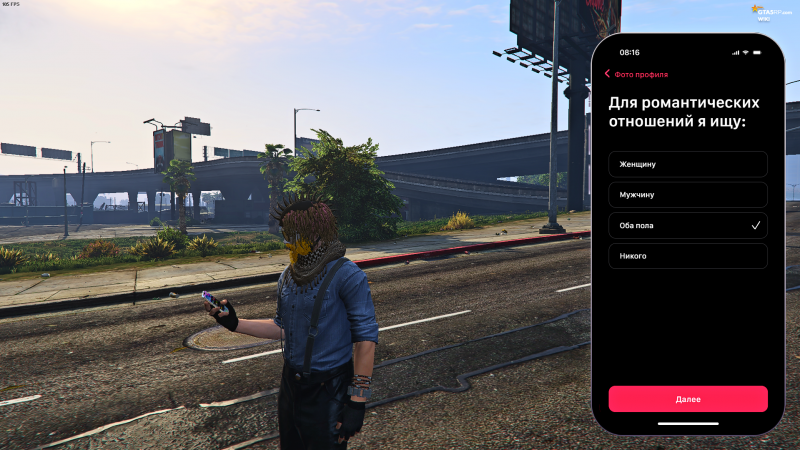Select the Женщину option
The width and height of the screenshot is (800, 450).
[x=688, y=164]
